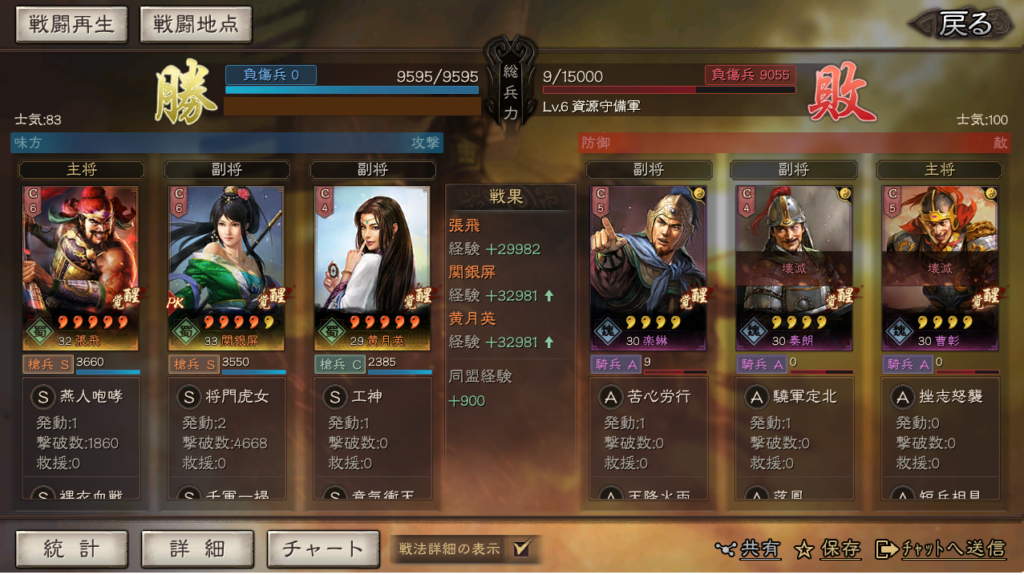Open the 統計 statistics view

tap(71, 548)
